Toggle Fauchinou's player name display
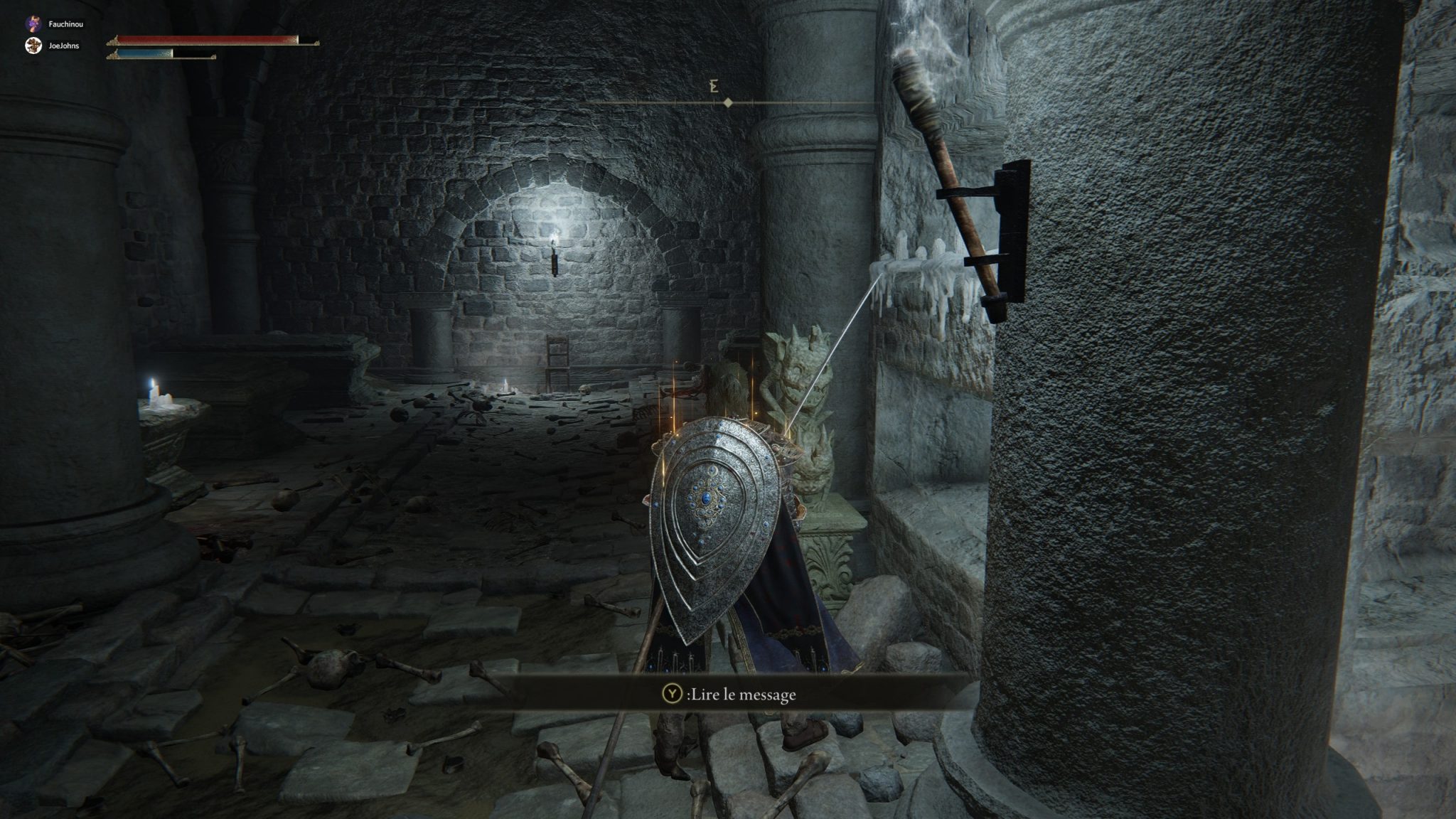1456x819 pixels. pyautogui.click(x=65, y=23)
